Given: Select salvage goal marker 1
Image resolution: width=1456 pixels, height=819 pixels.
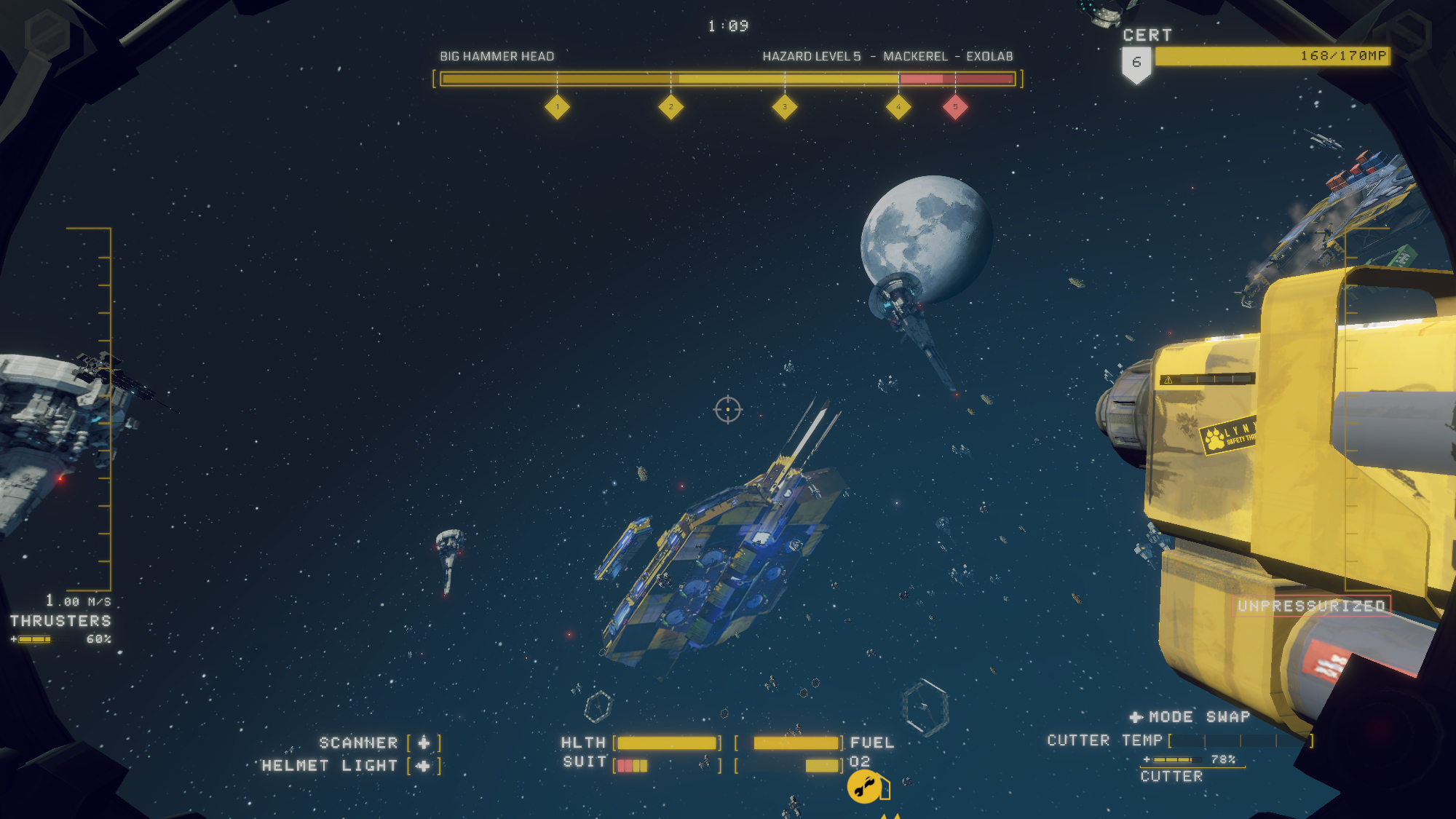Looking at the screenshot, I should 557,107.
